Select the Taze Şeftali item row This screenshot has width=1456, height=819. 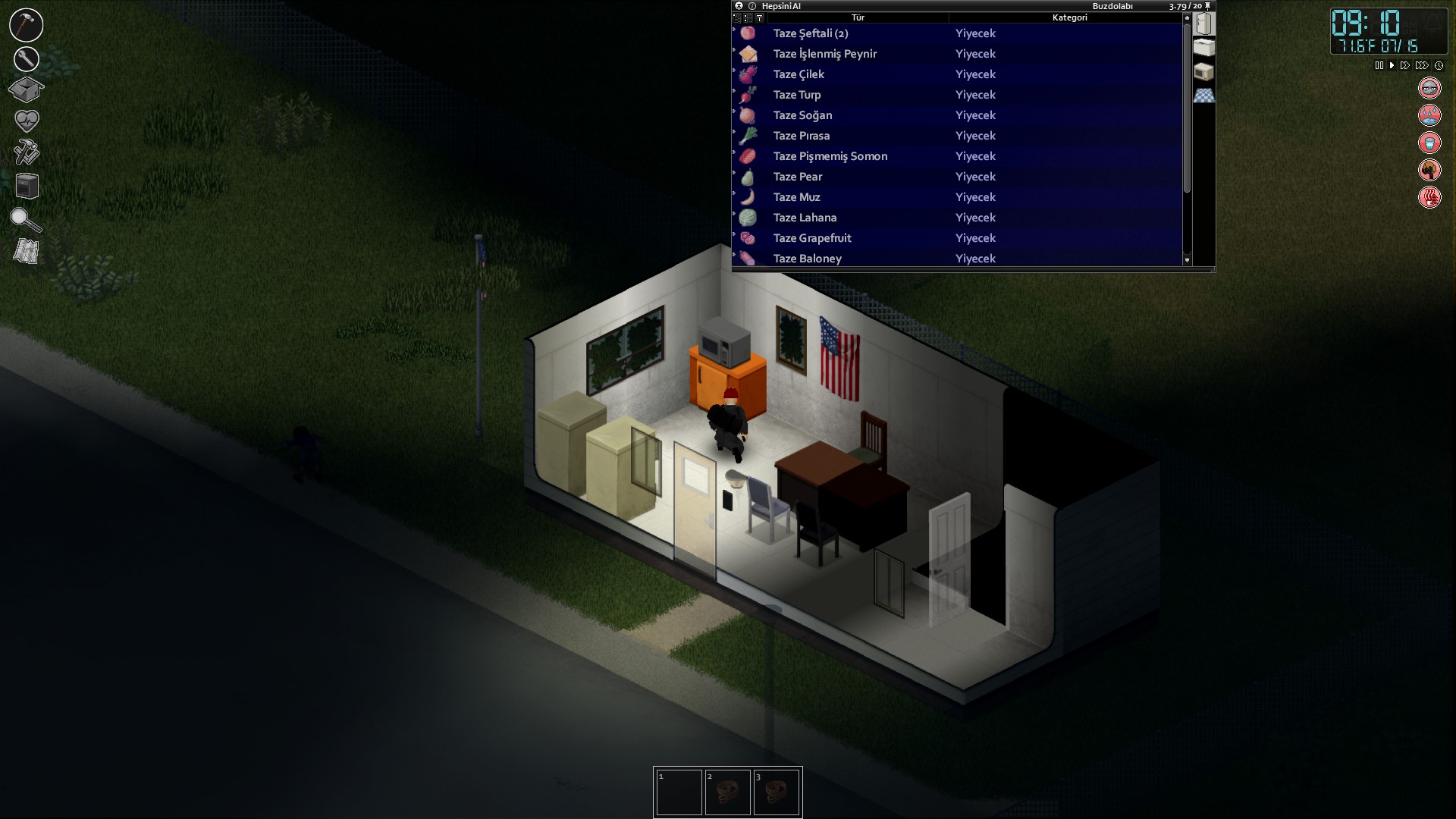811,33
